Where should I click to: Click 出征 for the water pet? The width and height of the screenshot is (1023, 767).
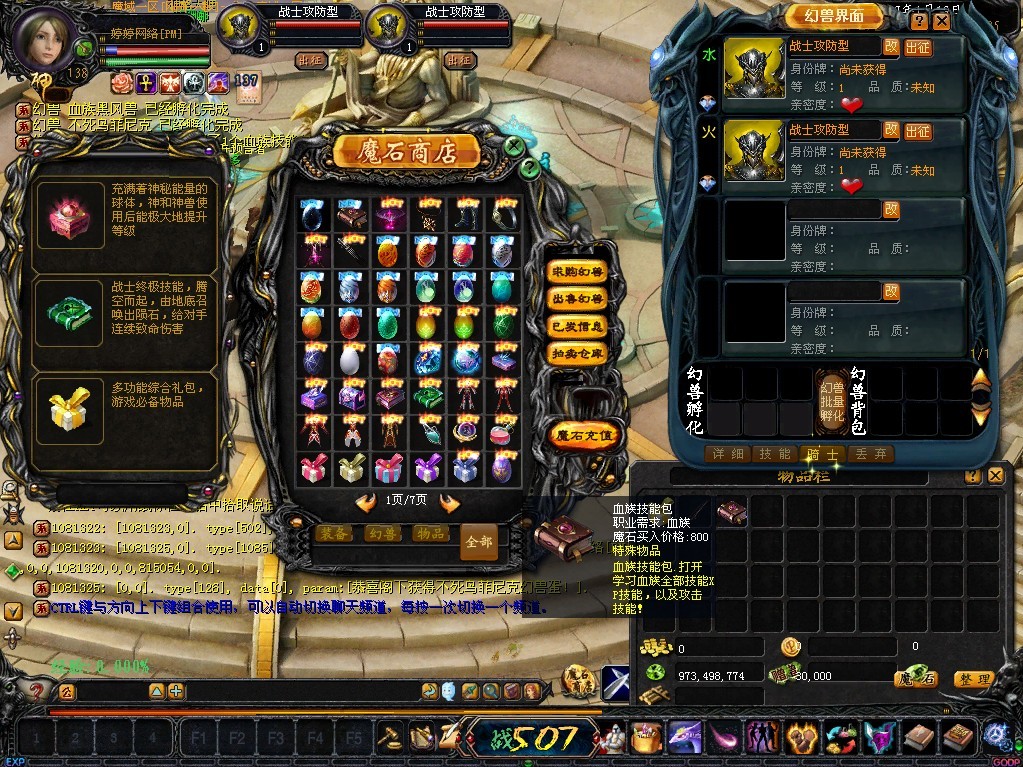click(918, 47)
